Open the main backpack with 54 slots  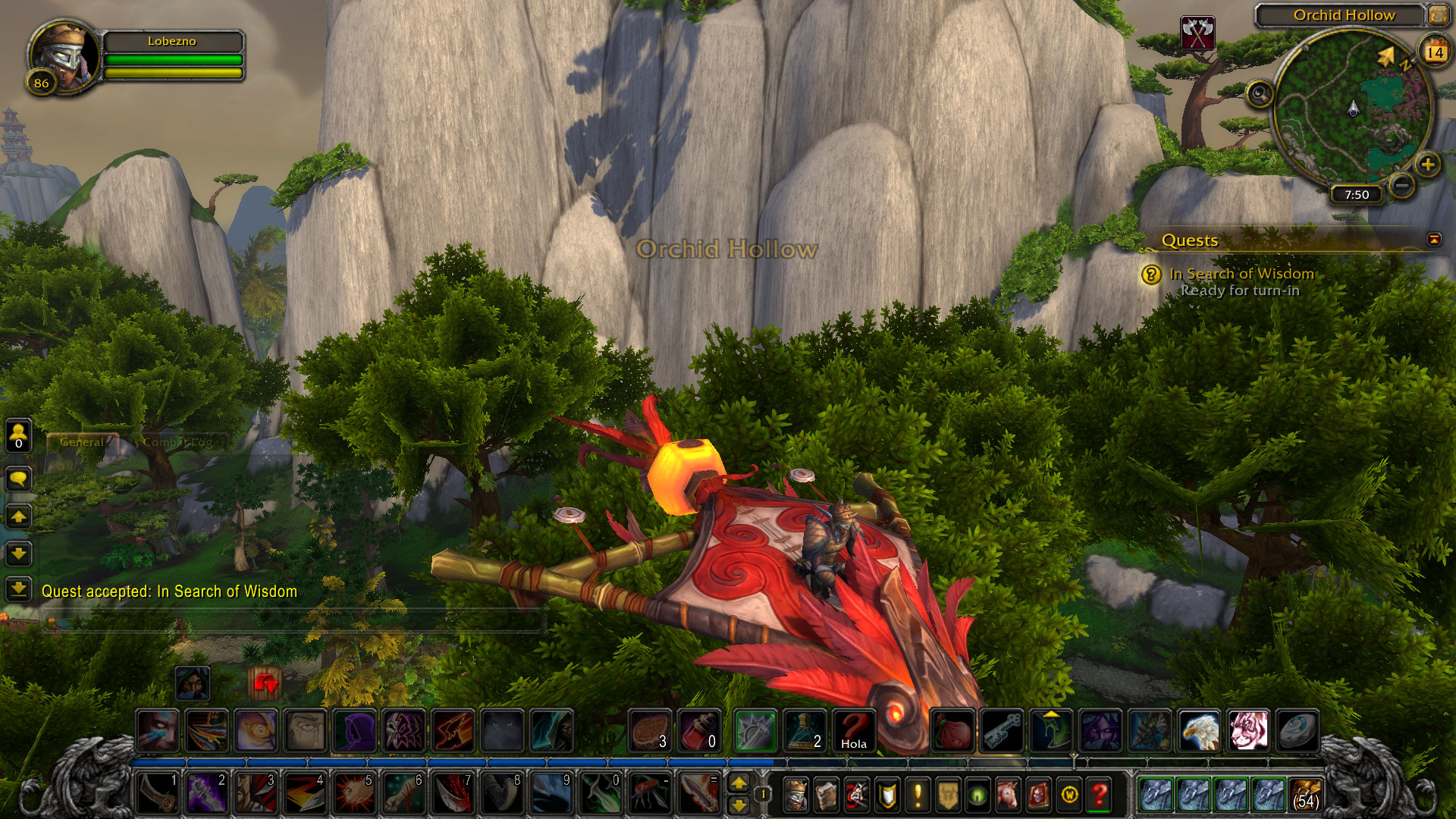point(1305,795)
